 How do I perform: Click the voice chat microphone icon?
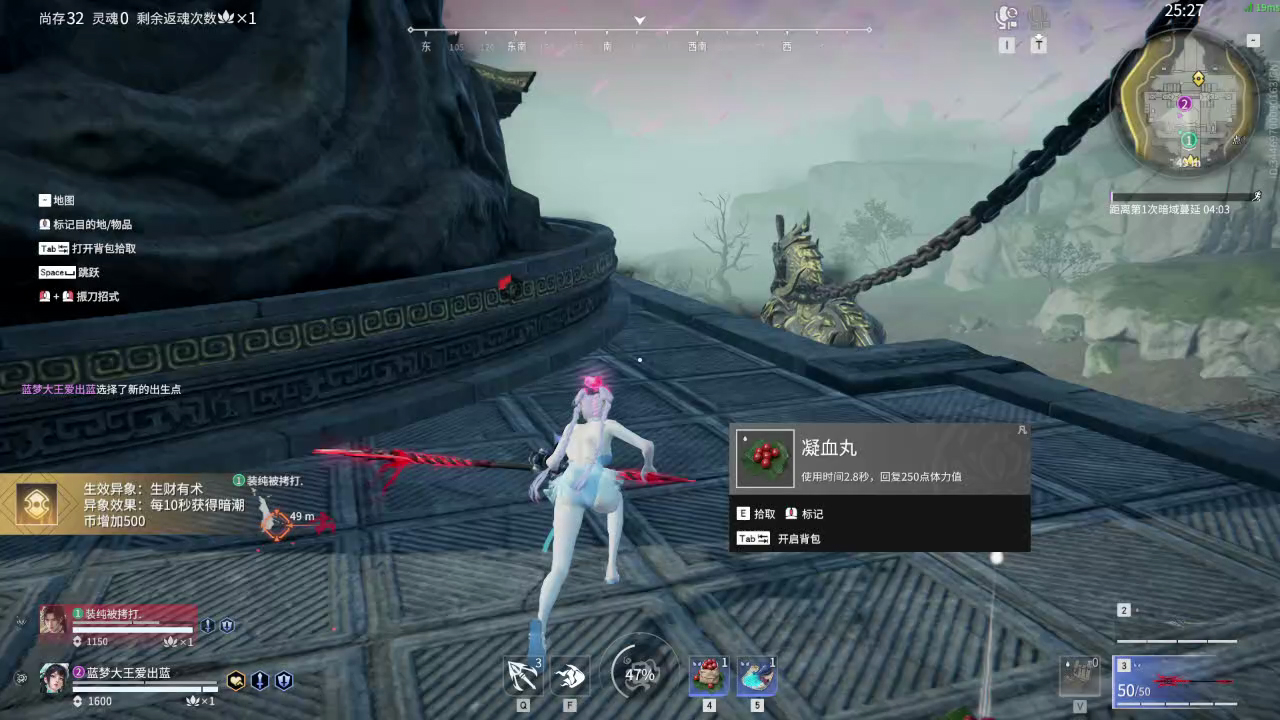[1009, 15]
